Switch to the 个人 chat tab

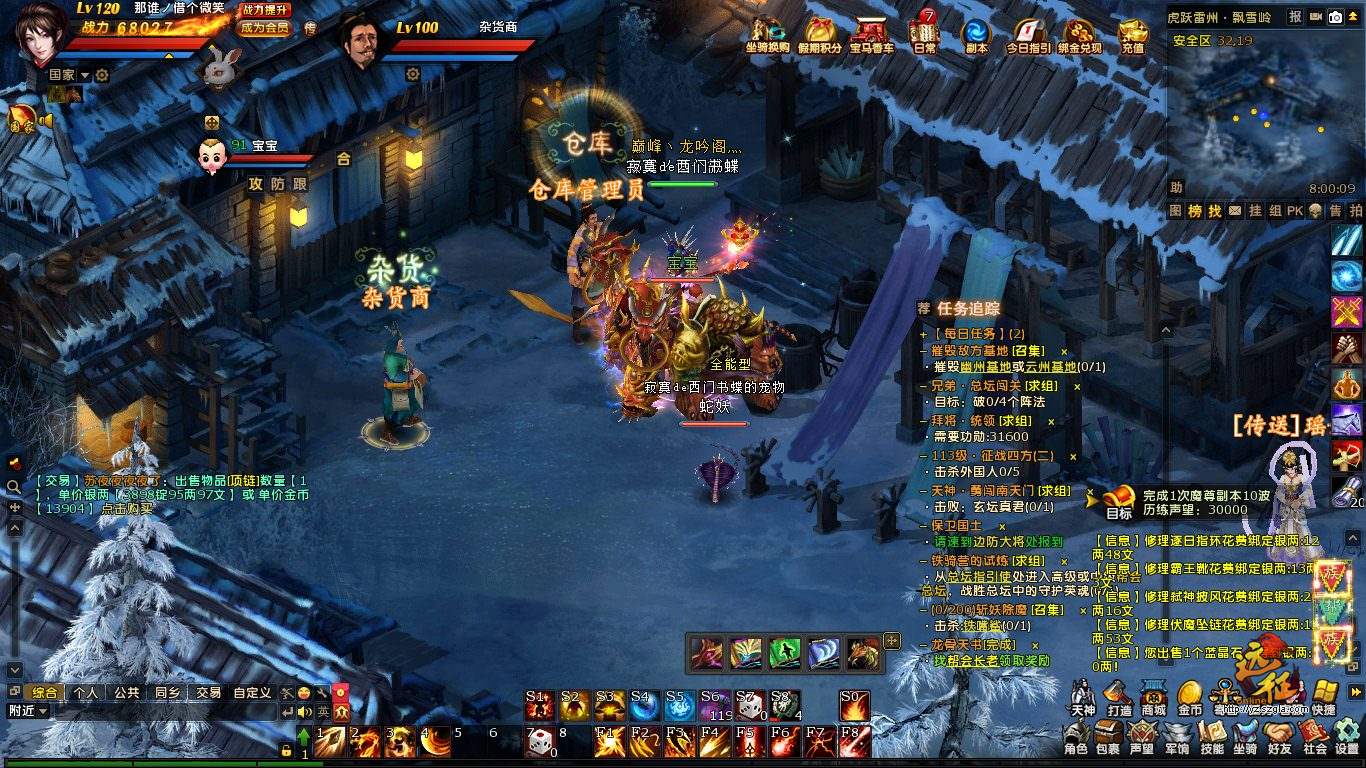tap(86, 692)
